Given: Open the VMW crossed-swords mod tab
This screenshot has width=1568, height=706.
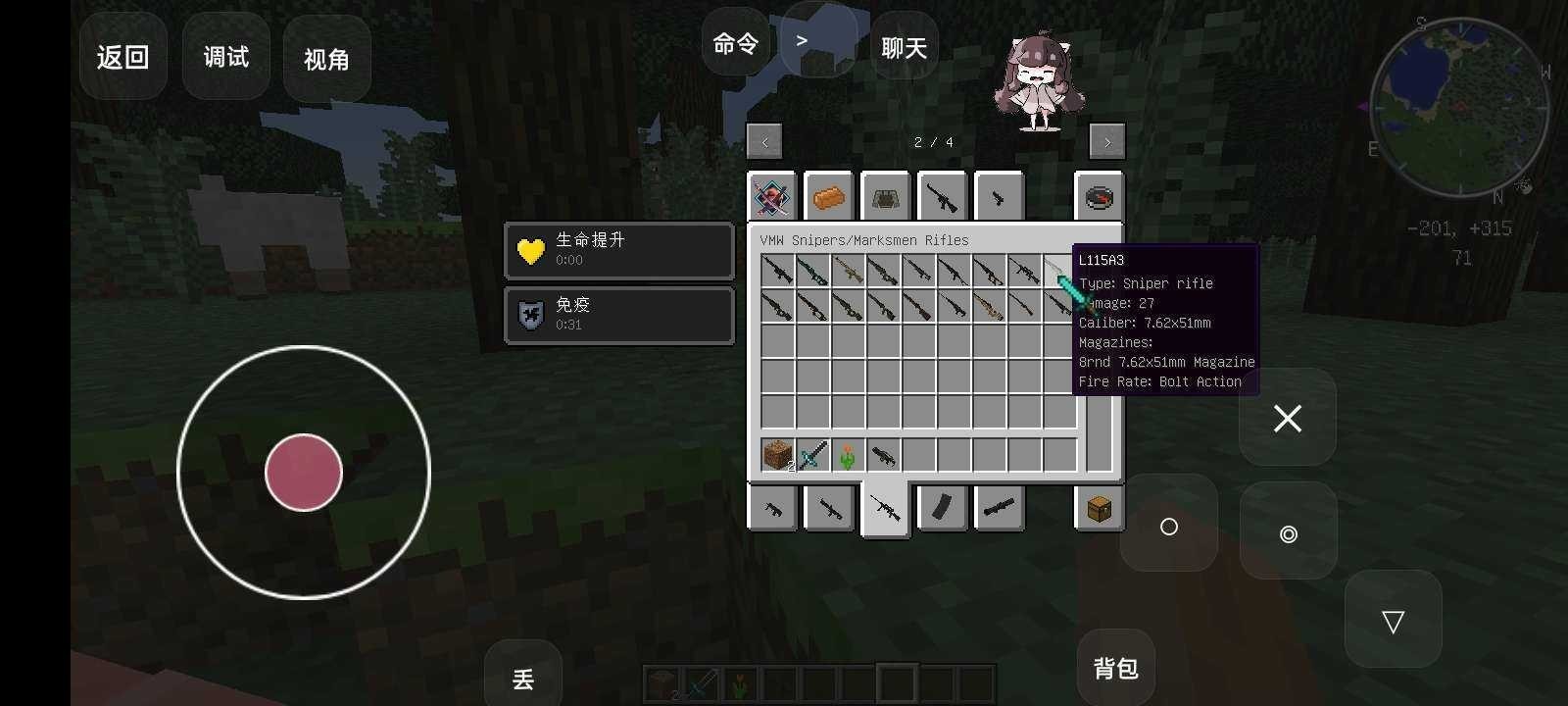Looking at the screenshot, I should [x=771, y=196].
